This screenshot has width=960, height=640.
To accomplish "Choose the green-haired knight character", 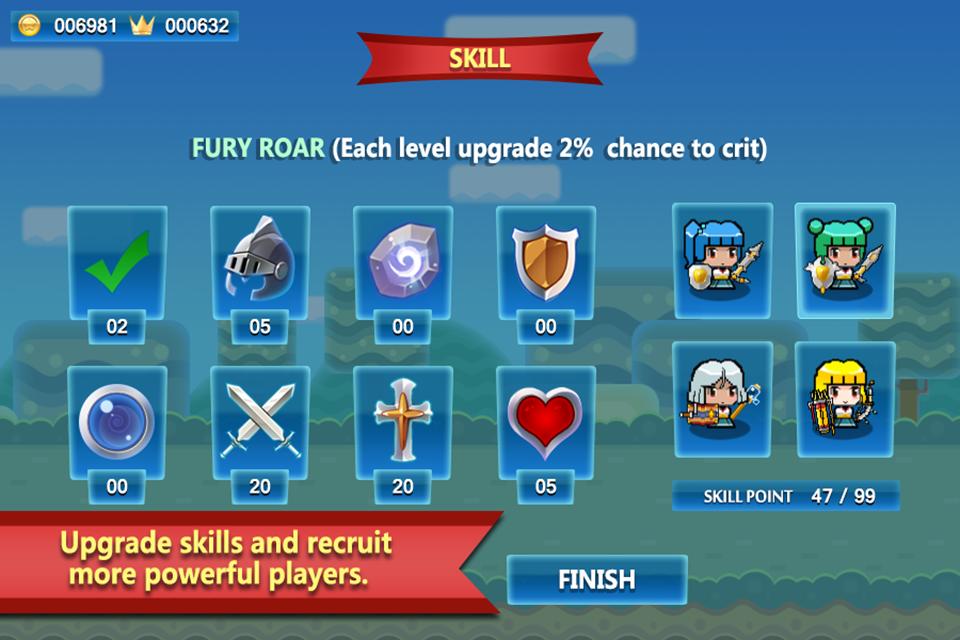I will pos(845,258).
